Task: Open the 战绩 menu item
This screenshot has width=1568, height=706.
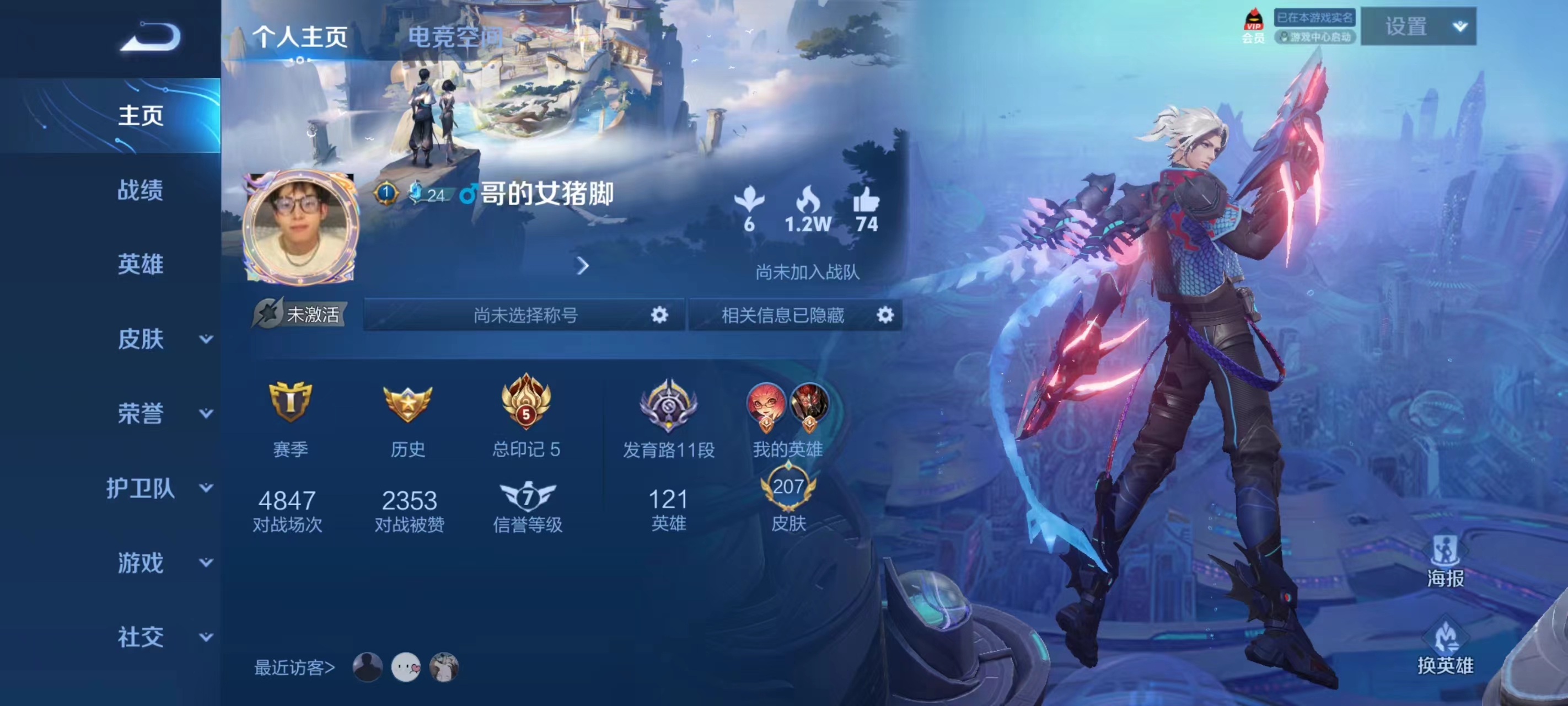Action: pos(141,191)
